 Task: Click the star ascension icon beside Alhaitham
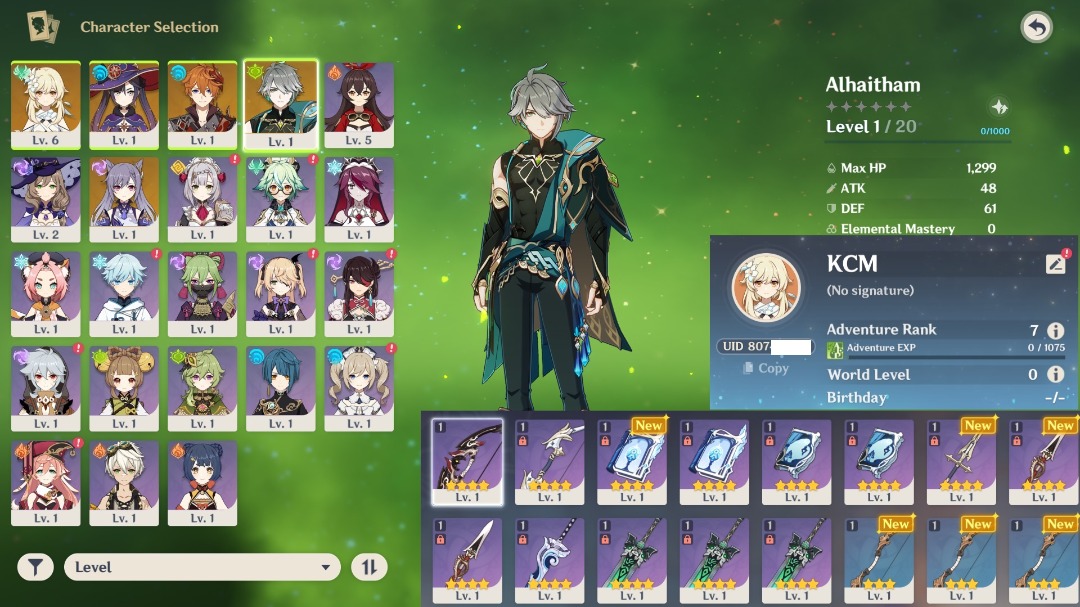click(998, 108)
